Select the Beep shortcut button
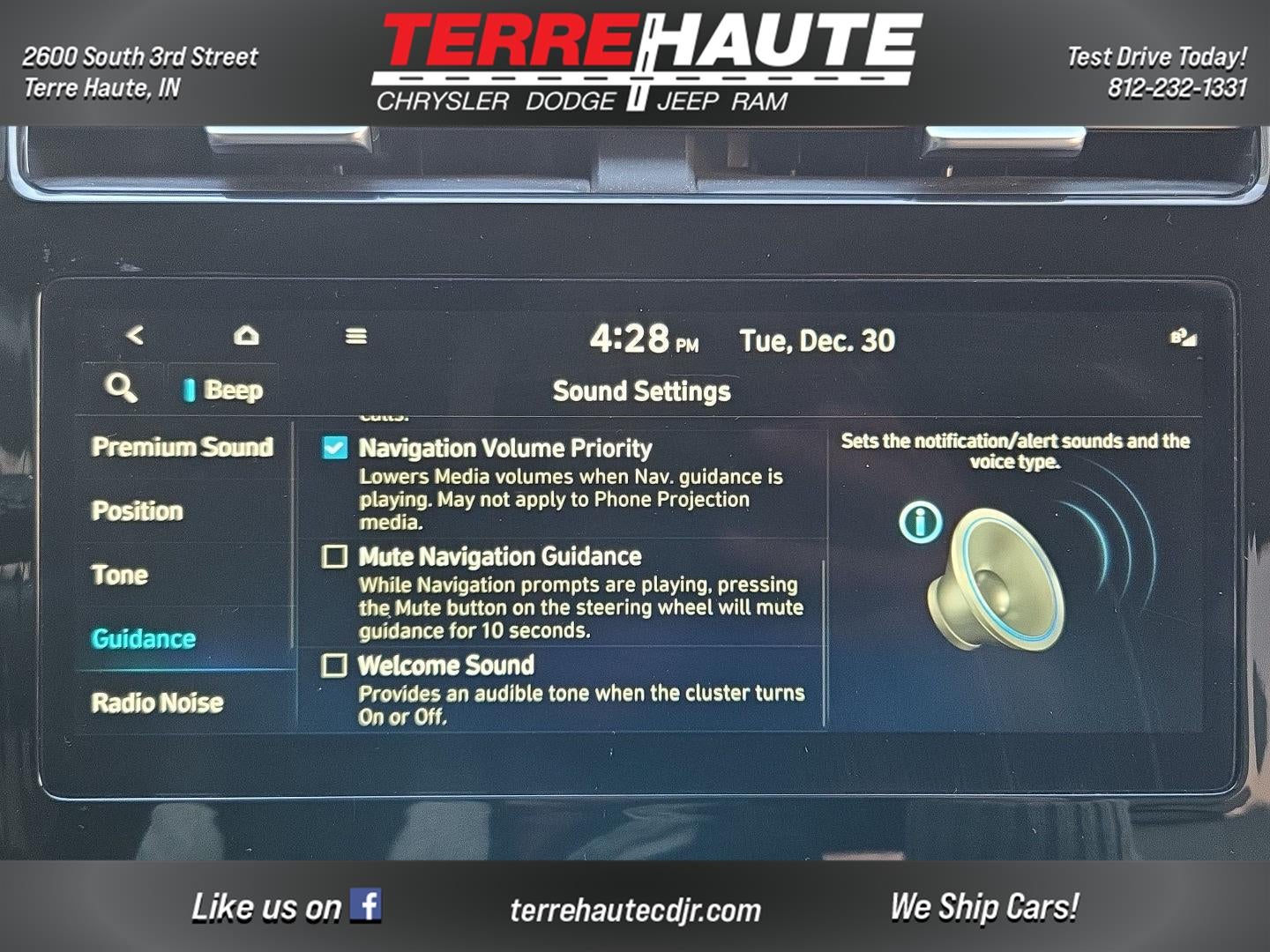1270x952 pixels. (224, 390)
